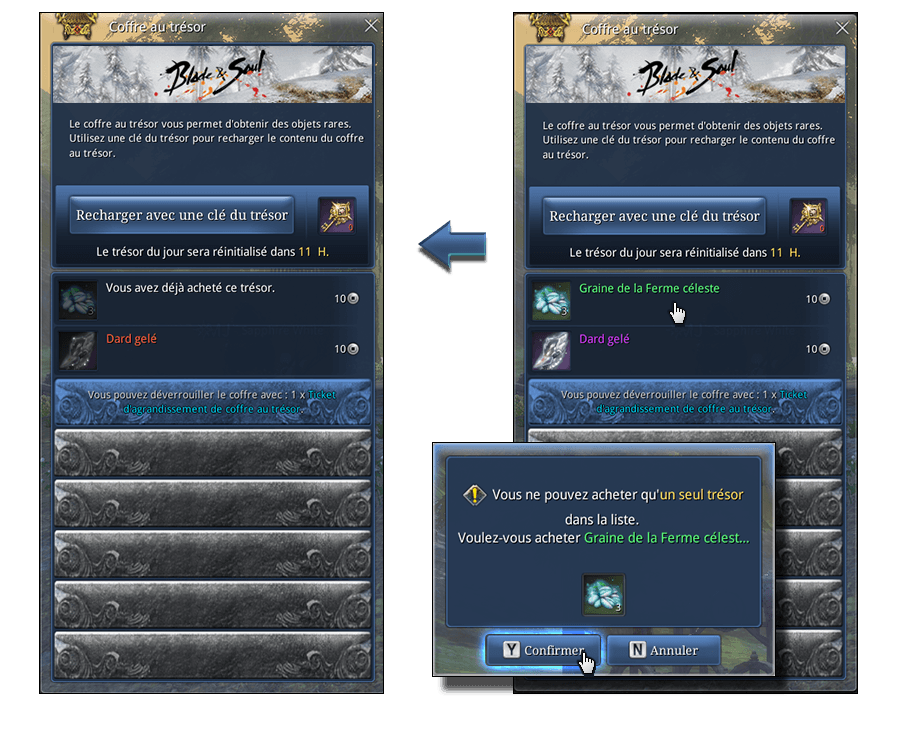
Task: Click the seed item icon in the confirmation dialog
Action: coord(604,595)
